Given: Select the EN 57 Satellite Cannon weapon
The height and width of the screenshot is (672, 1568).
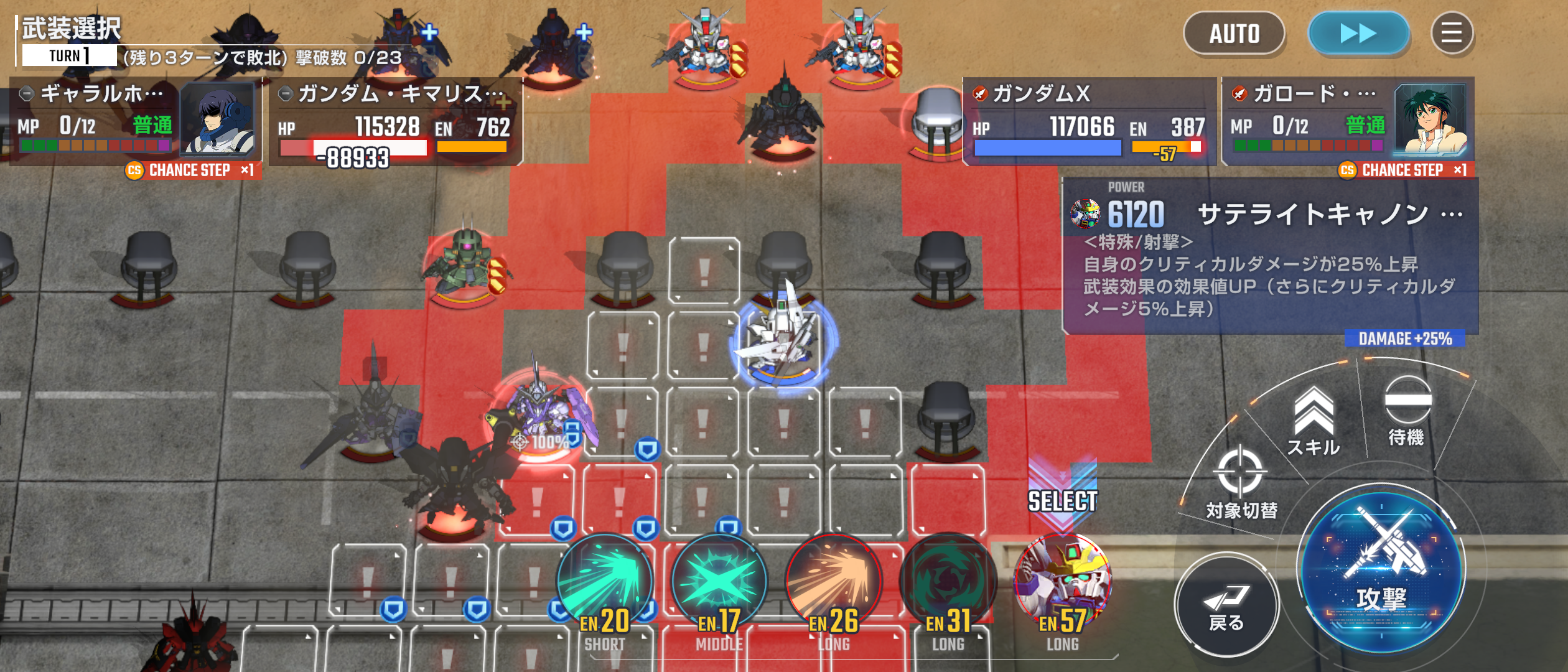Looking at the screenshot, I should coord(1063,585).
